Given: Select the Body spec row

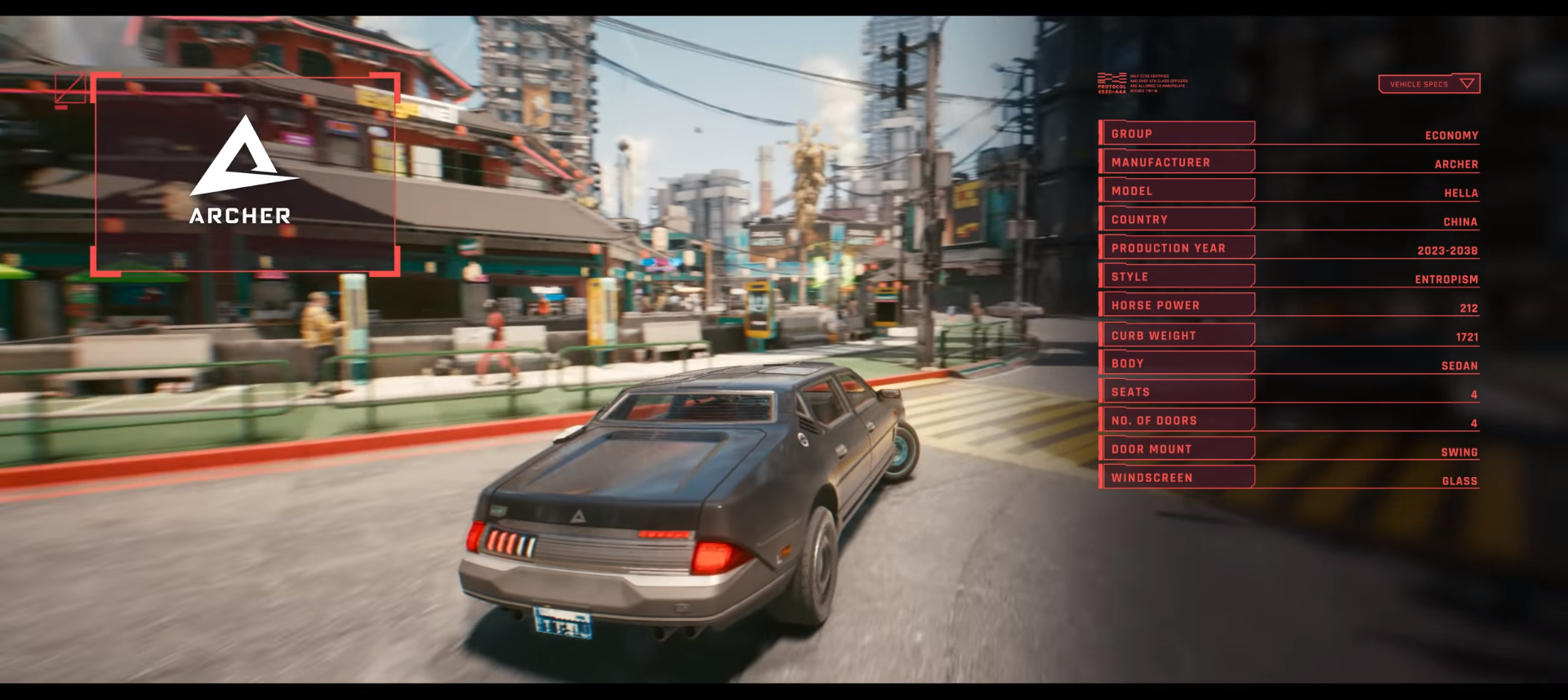Looking at the screenshot, I should click(x=1177, y=363).
